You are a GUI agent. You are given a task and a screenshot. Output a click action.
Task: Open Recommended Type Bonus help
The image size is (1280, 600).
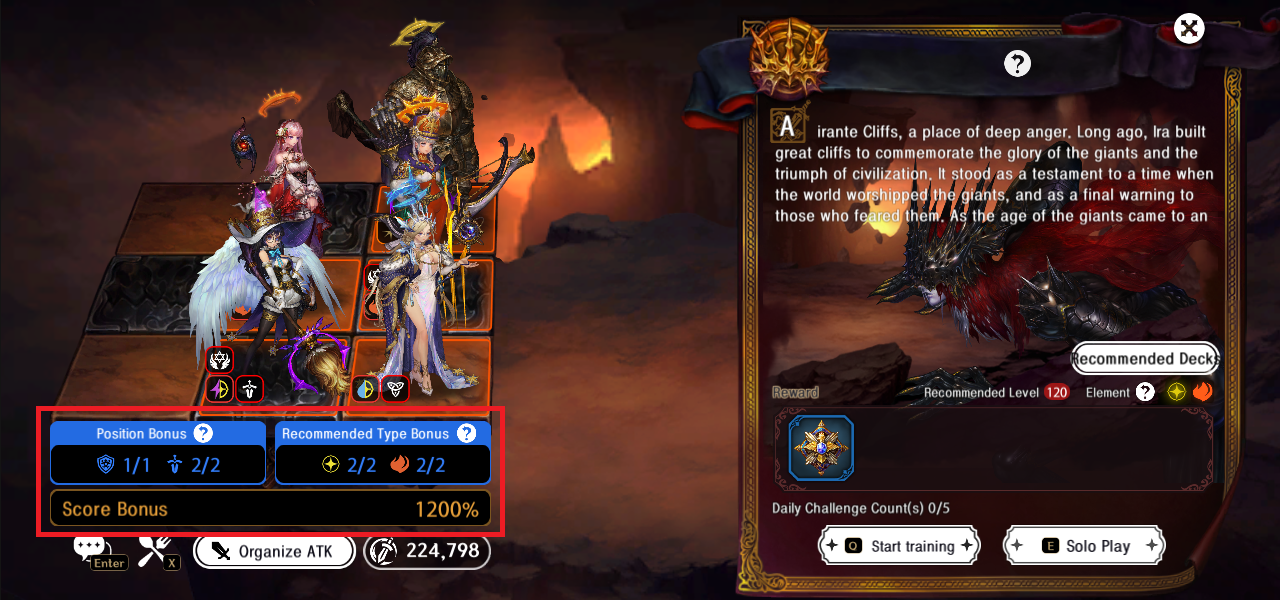[x=466, y=433]
